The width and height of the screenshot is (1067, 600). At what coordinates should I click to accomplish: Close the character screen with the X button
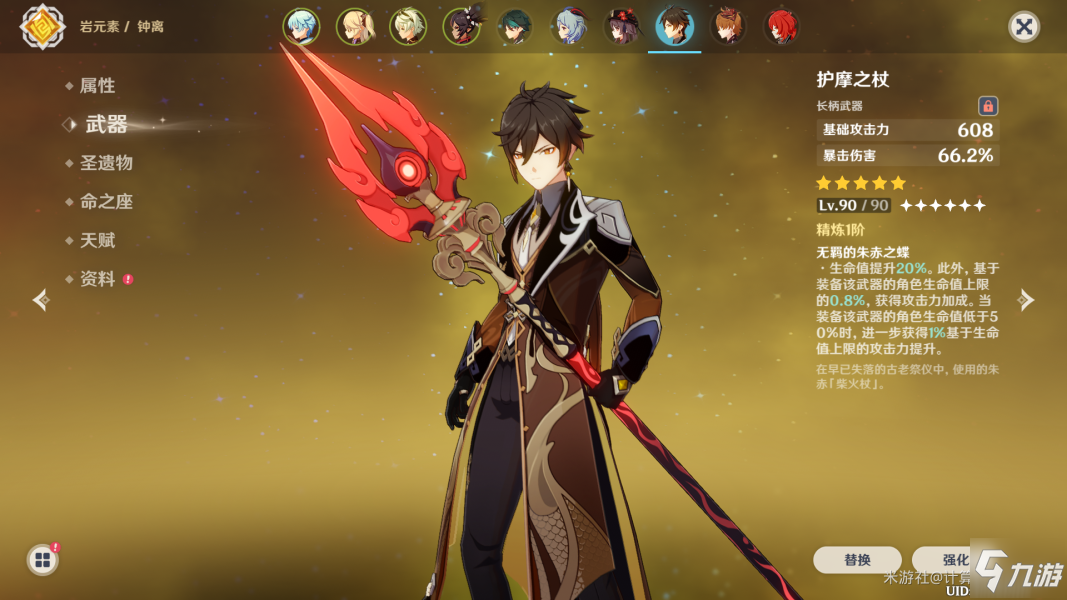[x=1023, y=26]
